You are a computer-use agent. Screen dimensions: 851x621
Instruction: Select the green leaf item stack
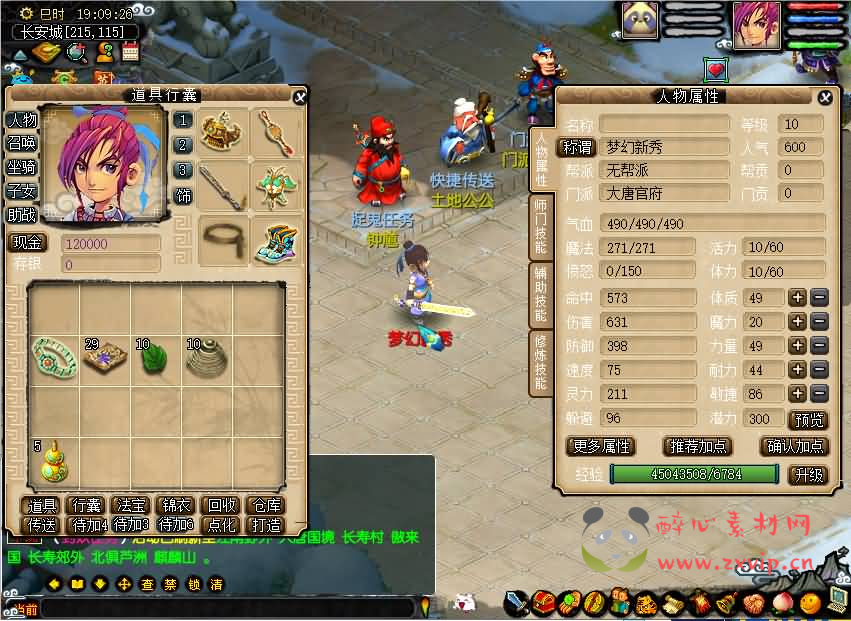pyautogui.click(x=154, y=359)
